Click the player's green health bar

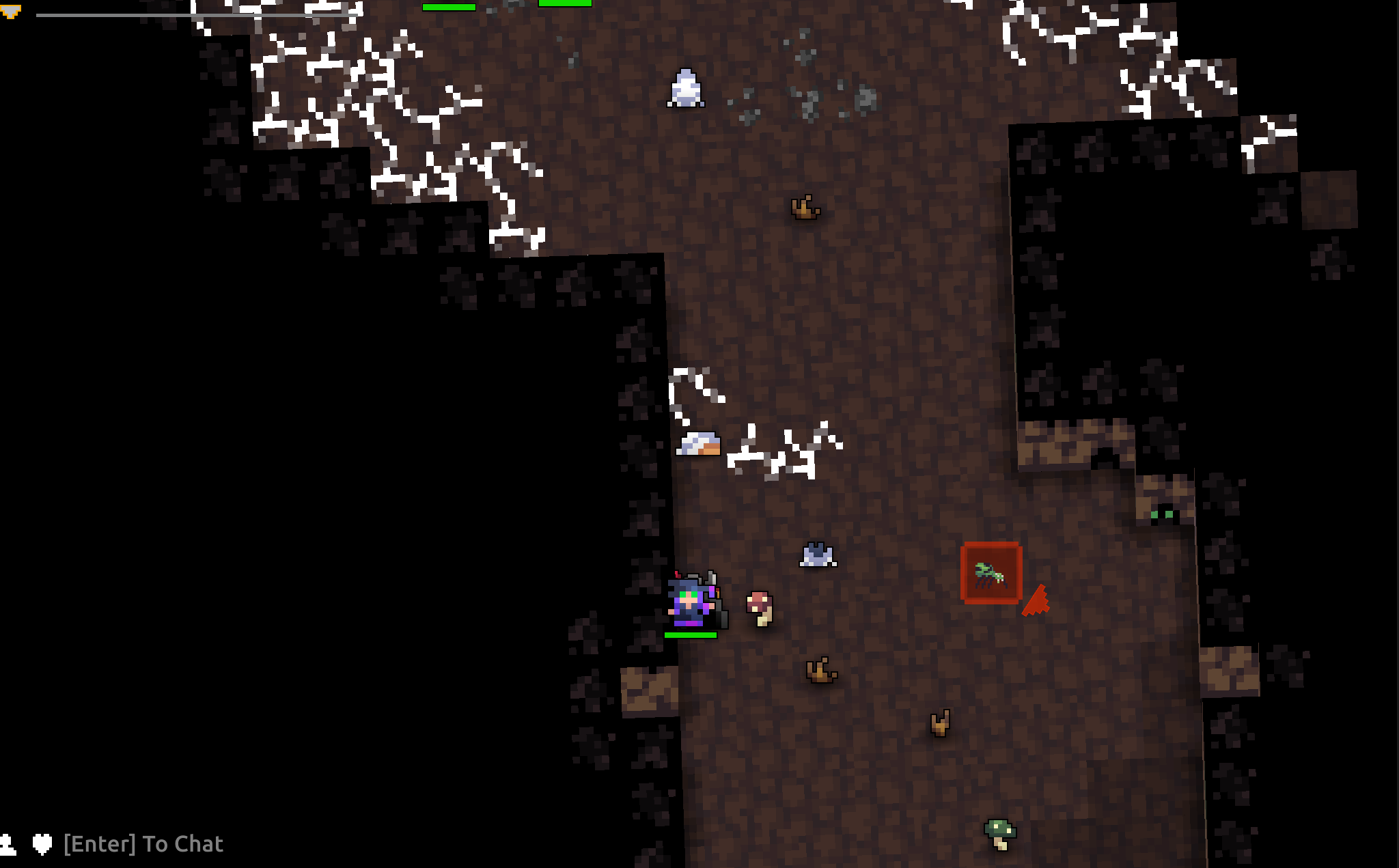(690, 635)
